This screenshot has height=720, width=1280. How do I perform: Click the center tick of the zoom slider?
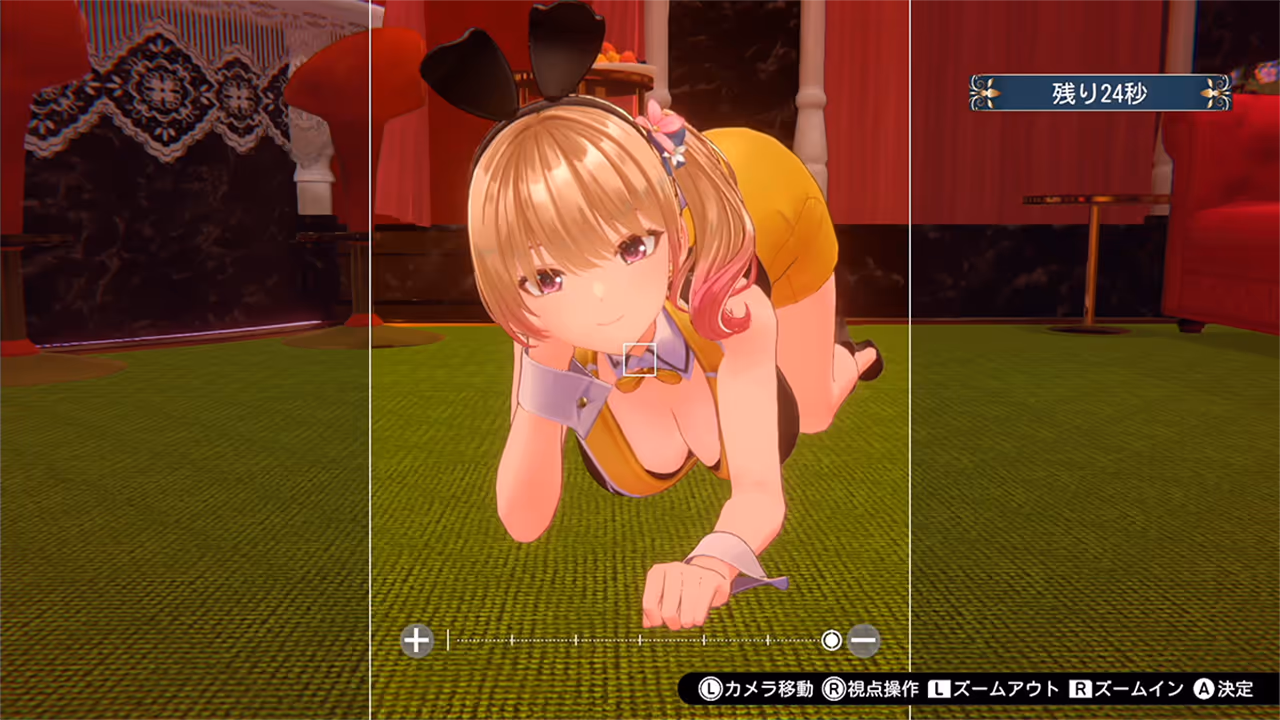coord(640,639)
